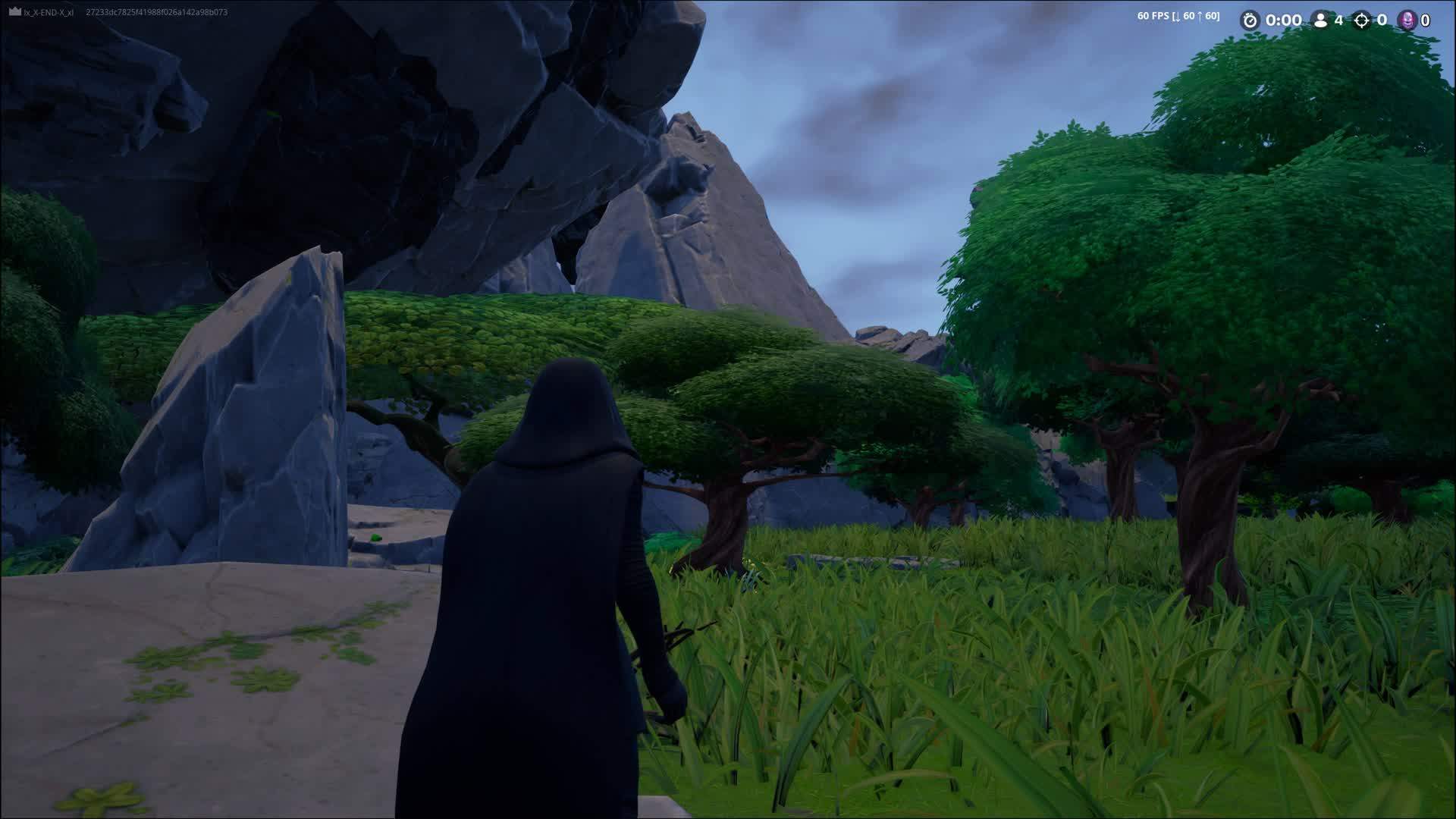Click the stopwatch timer icon in the HUD
1456x819 pixels.
(1250, 20)
